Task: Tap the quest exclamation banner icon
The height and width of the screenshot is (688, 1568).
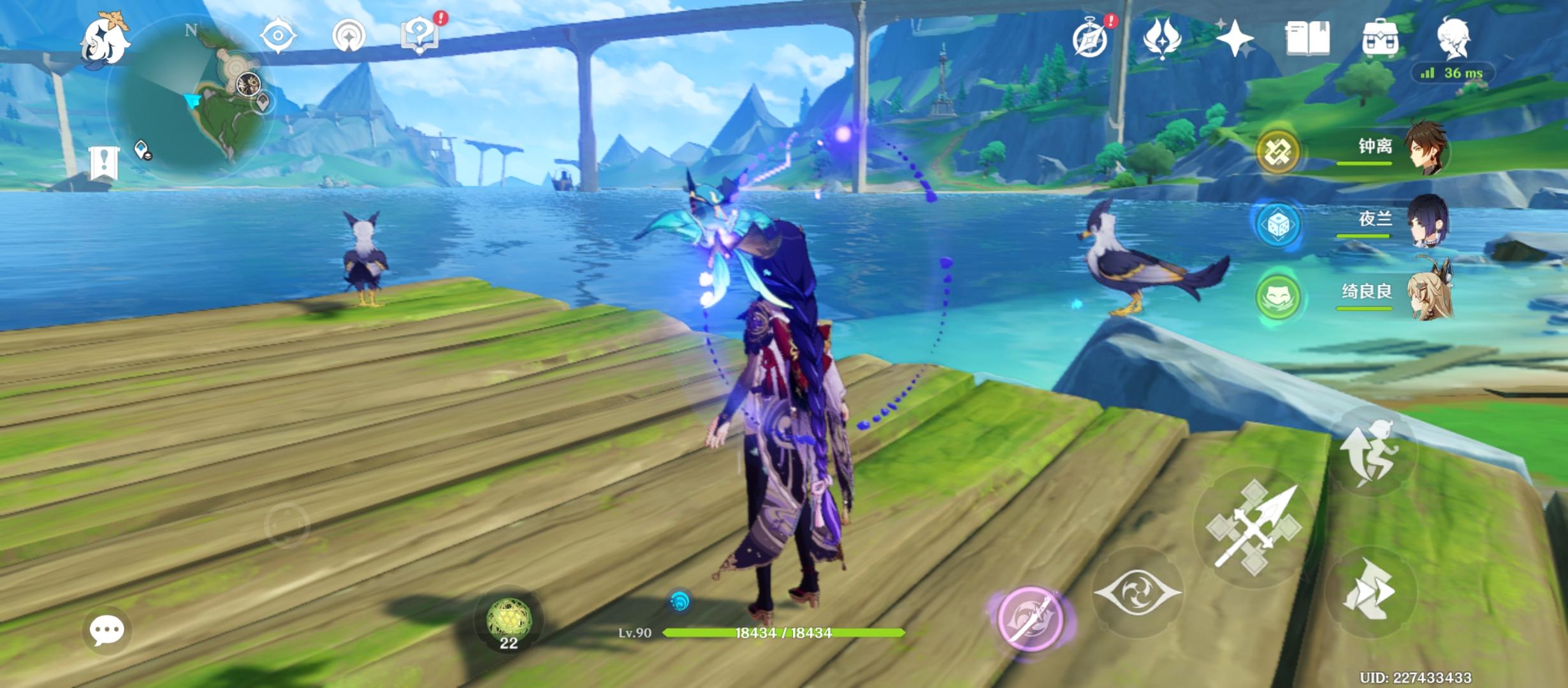Action: click(x=104, y=162)
